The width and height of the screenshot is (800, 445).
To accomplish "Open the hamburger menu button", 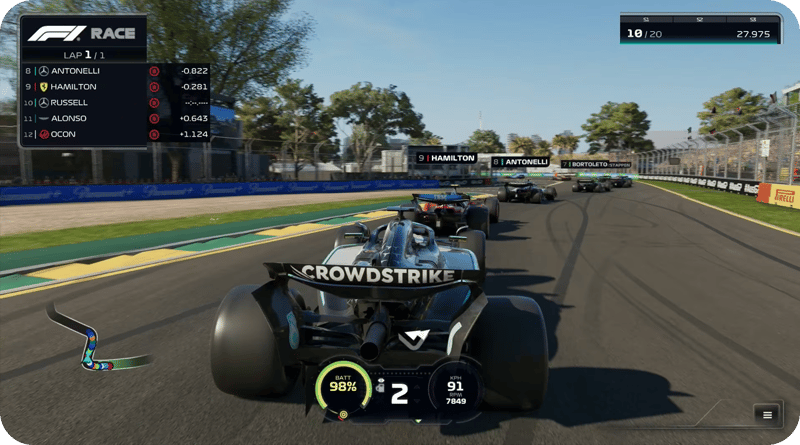I will (768, 415).
